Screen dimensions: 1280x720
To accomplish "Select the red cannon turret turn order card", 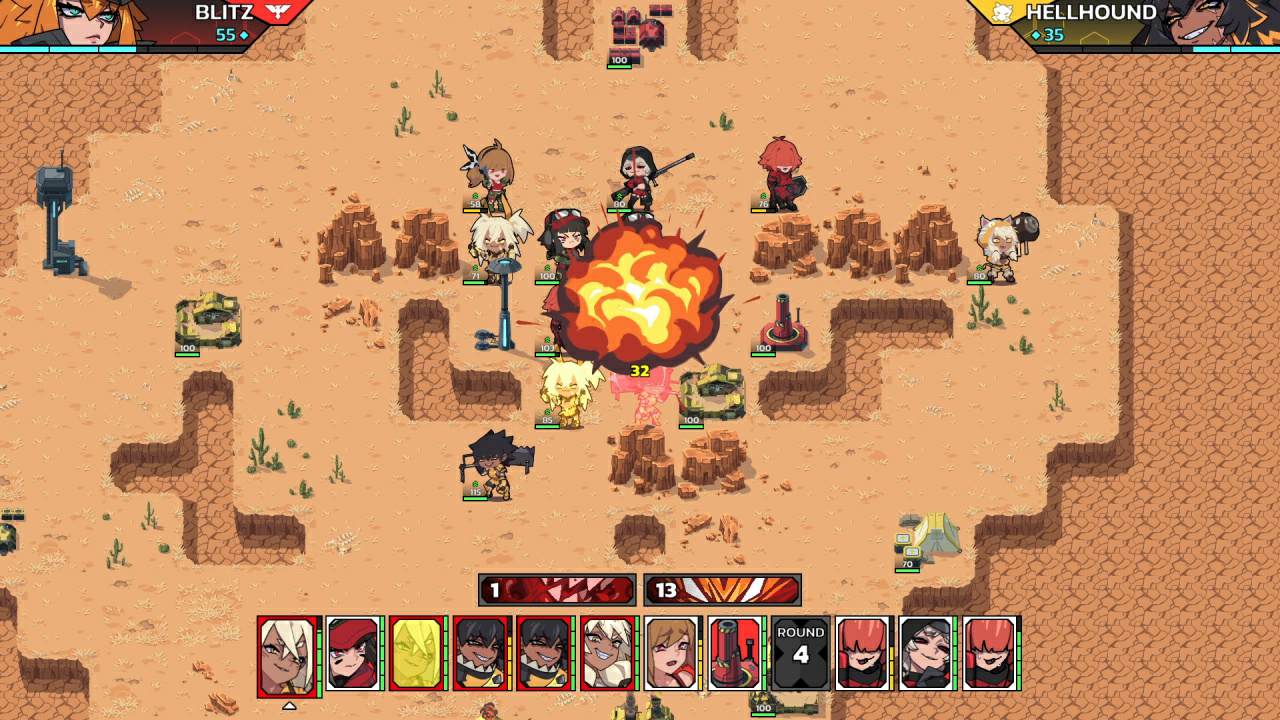I will click(x=736, y=654).
